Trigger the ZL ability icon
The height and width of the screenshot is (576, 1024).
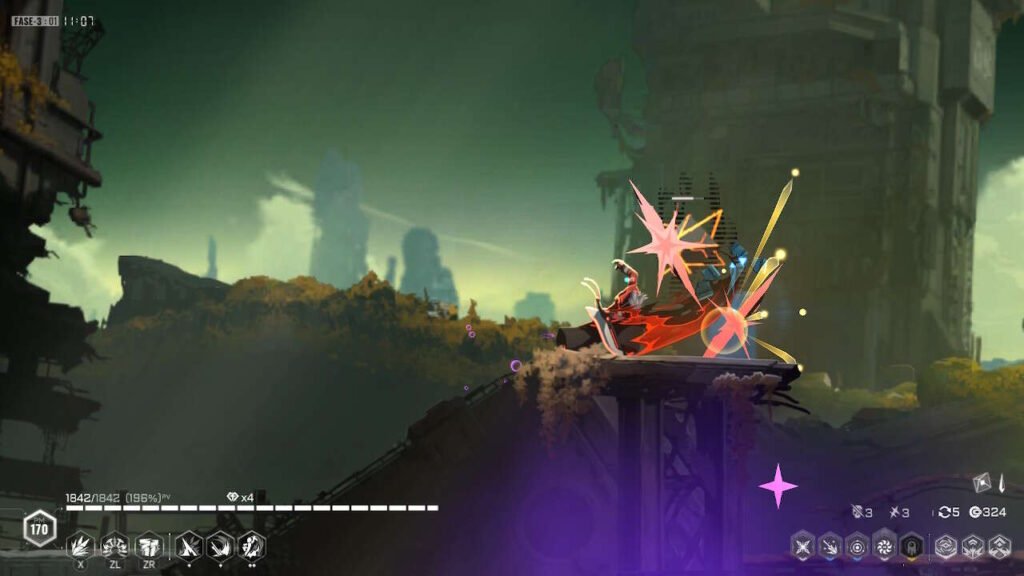pos(114,545)
